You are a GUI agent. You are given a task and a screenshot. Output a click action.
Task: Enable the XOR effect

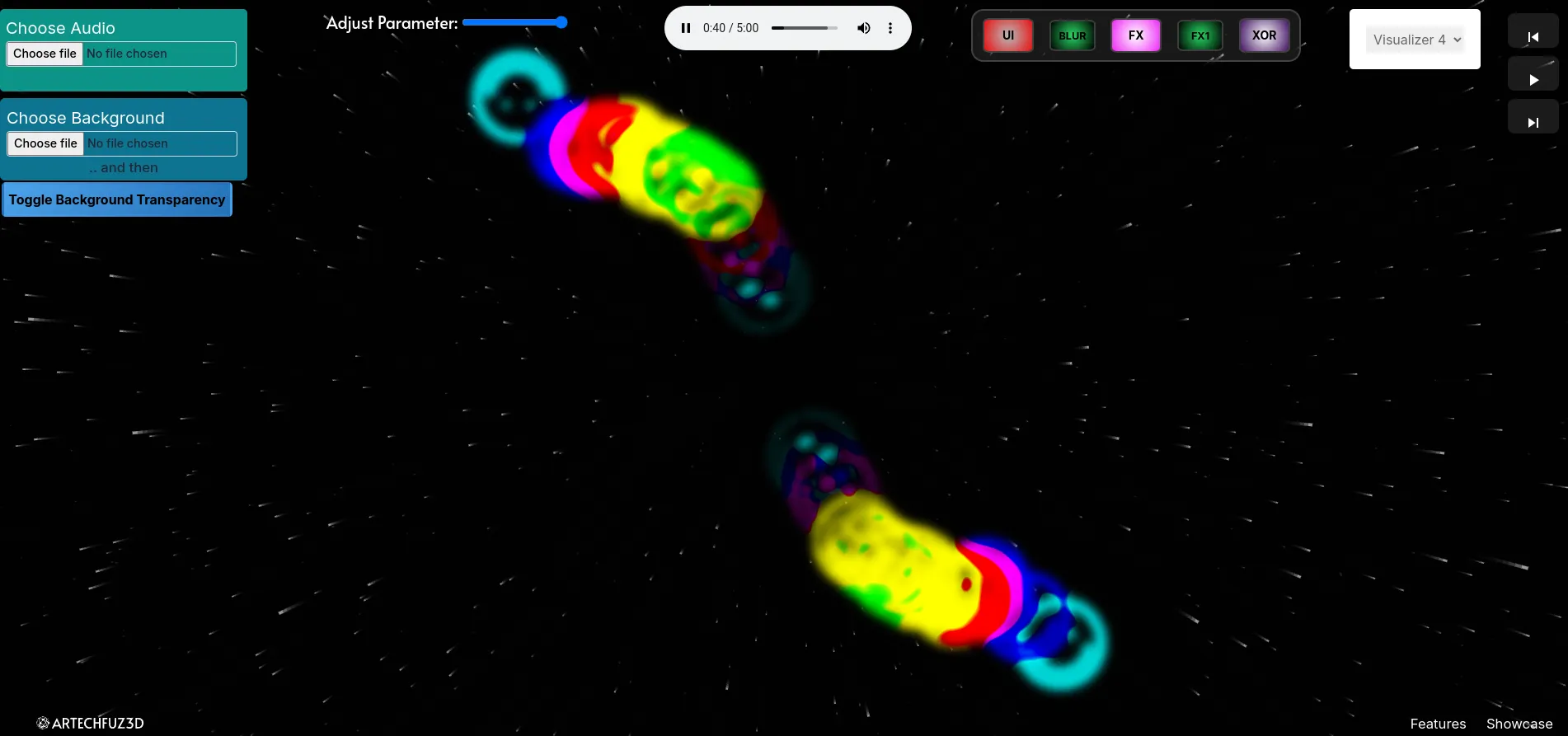click(x=1264, y=35)
